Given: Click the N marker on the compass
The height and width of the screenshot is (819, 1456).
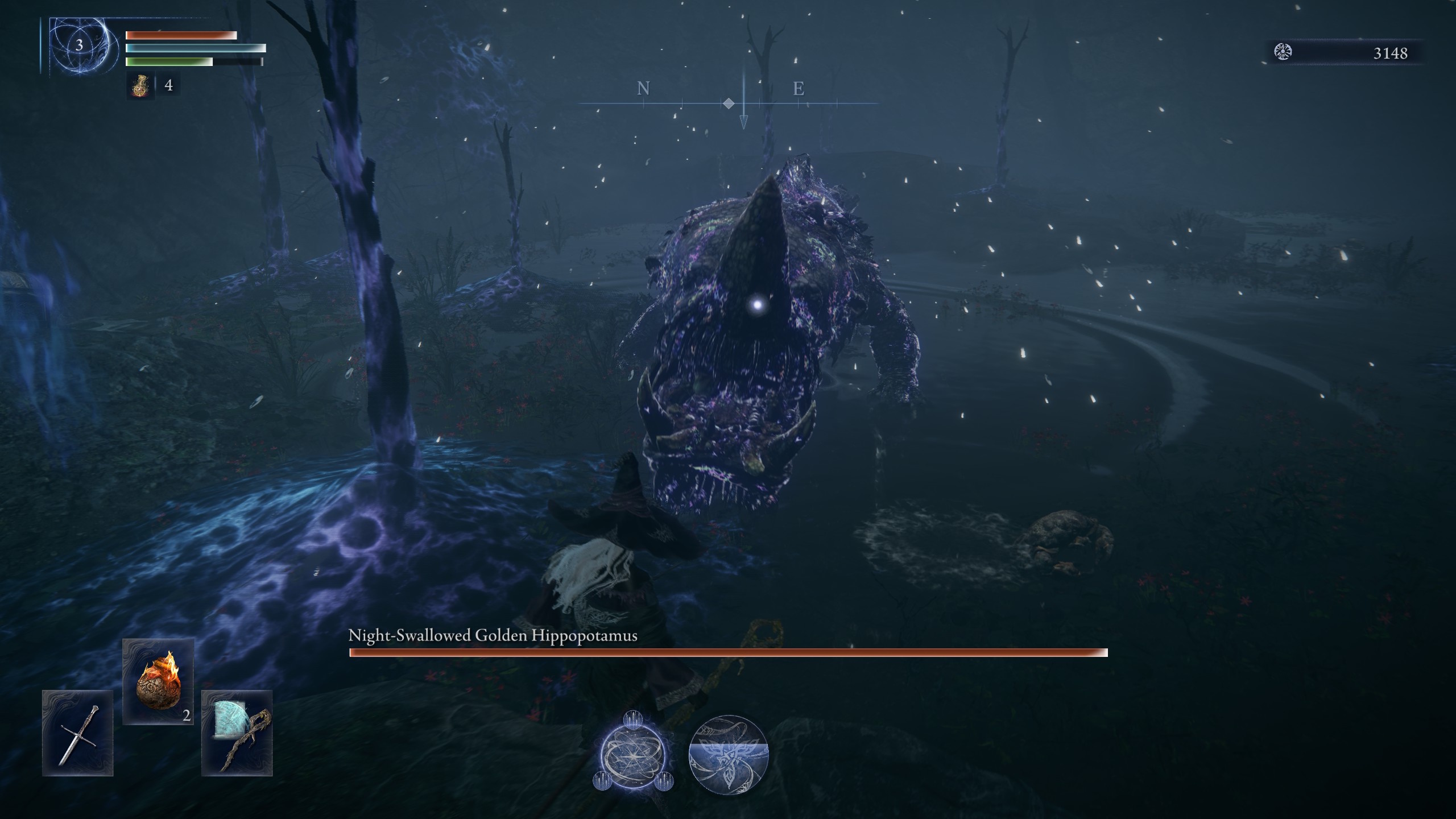Looking at the screenshot, I should pos(643,89).
